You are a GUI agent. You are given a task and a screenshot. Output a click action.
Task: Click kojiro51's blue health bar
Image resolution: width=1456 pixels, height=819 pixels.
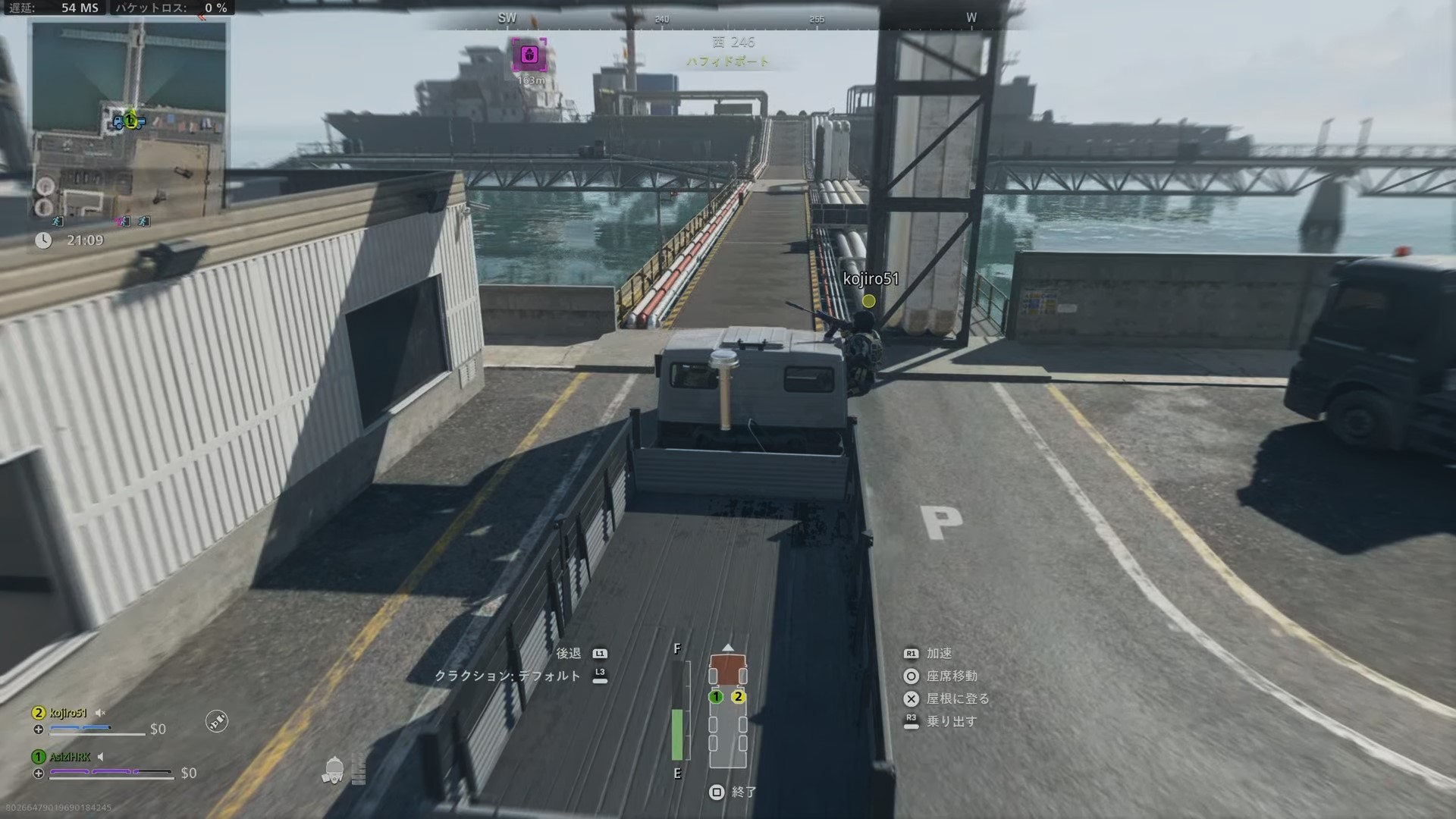pos(80,726)
